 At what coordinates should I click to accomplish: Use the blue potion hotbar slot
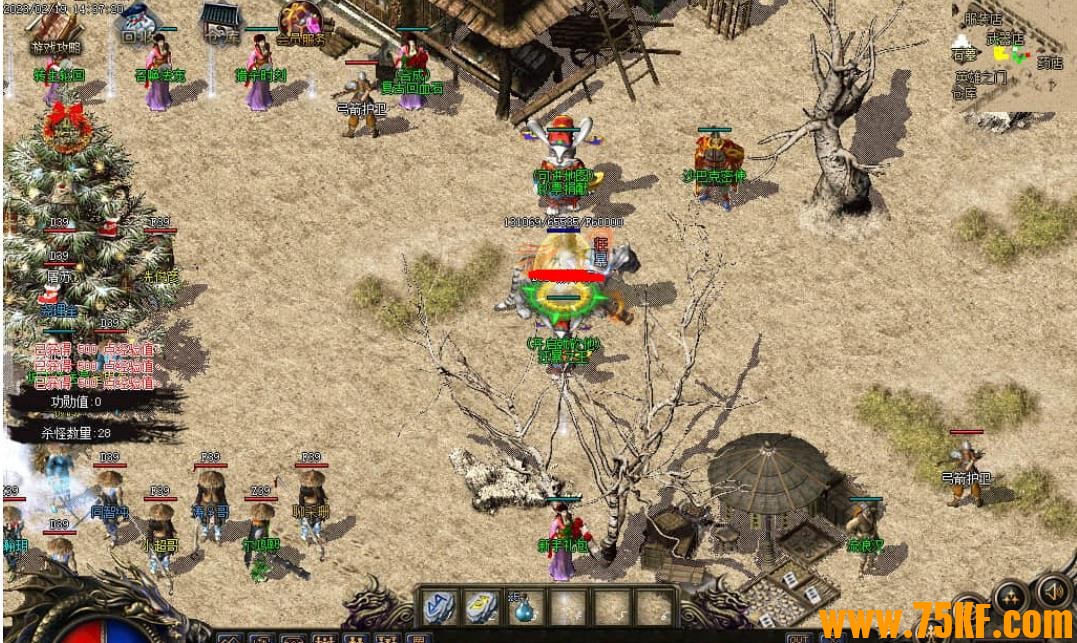pos(523,606)
